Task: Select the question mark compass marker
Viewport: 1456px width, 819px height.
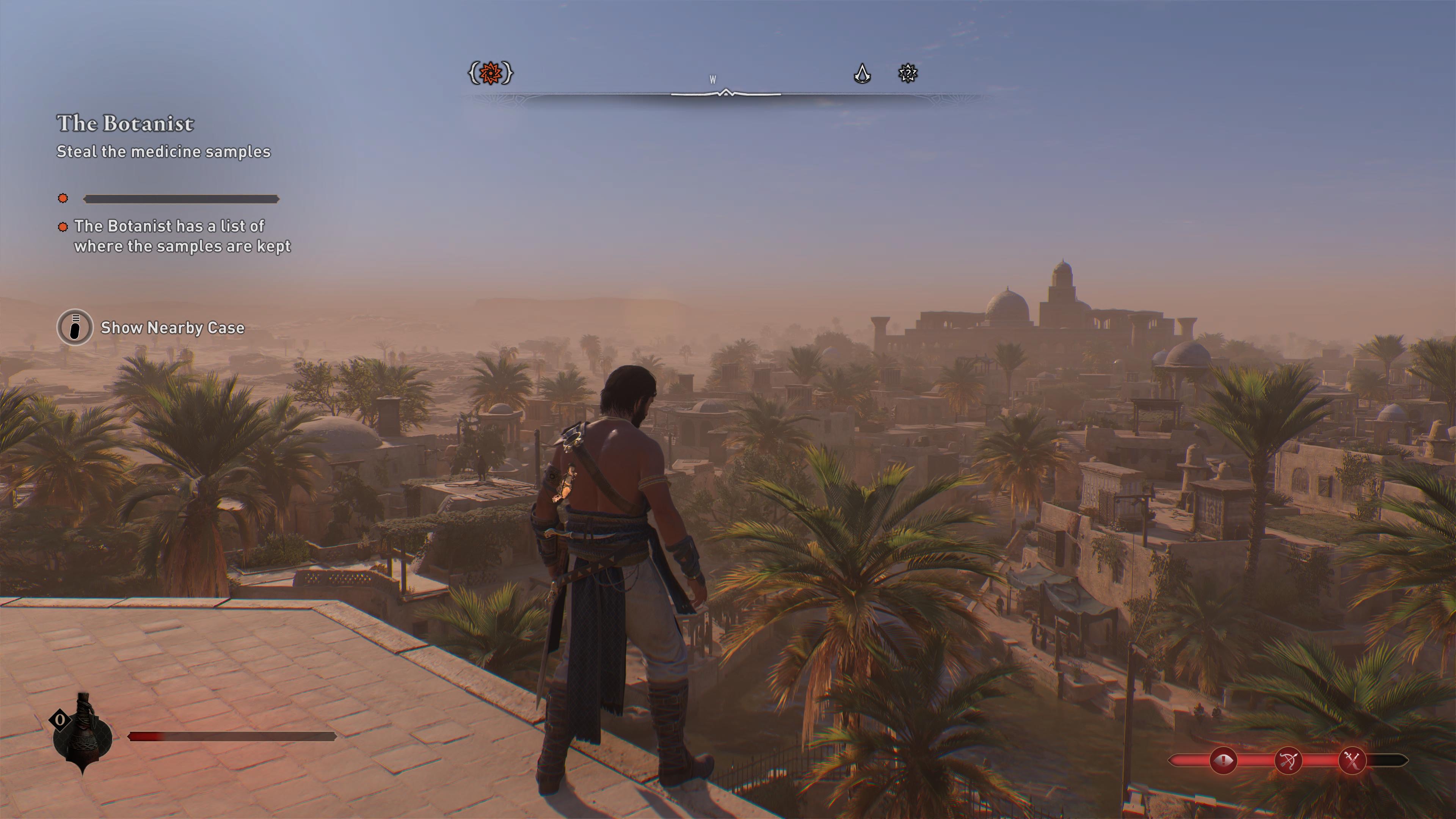Action: tap(908, 74)
